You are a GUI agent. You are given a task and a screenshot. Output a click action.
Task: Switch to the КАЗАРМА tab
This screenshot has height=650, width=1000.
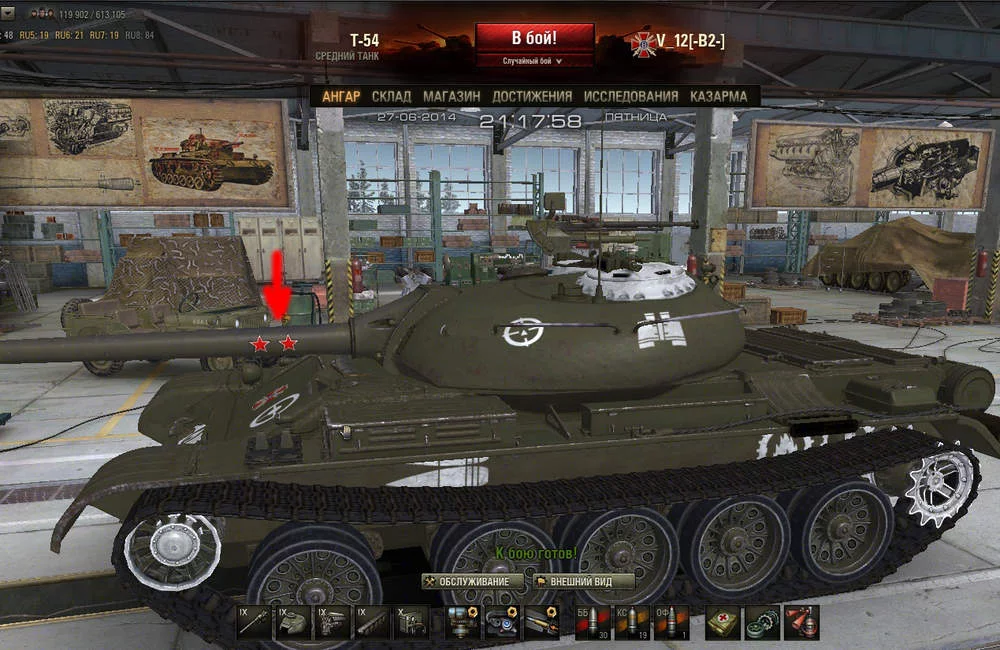point(718,96)
